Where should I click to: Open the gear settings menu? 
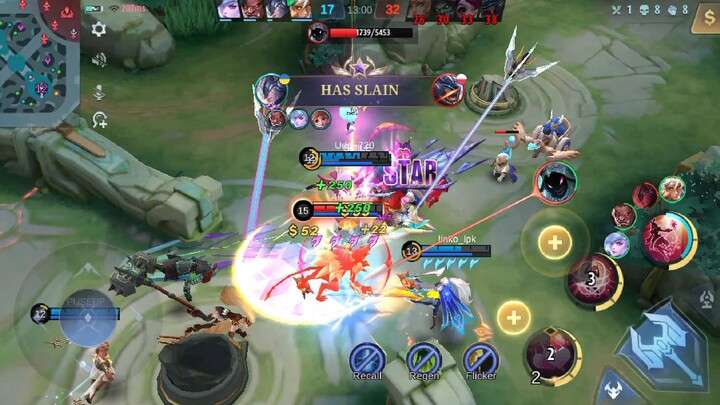[99, 30]
